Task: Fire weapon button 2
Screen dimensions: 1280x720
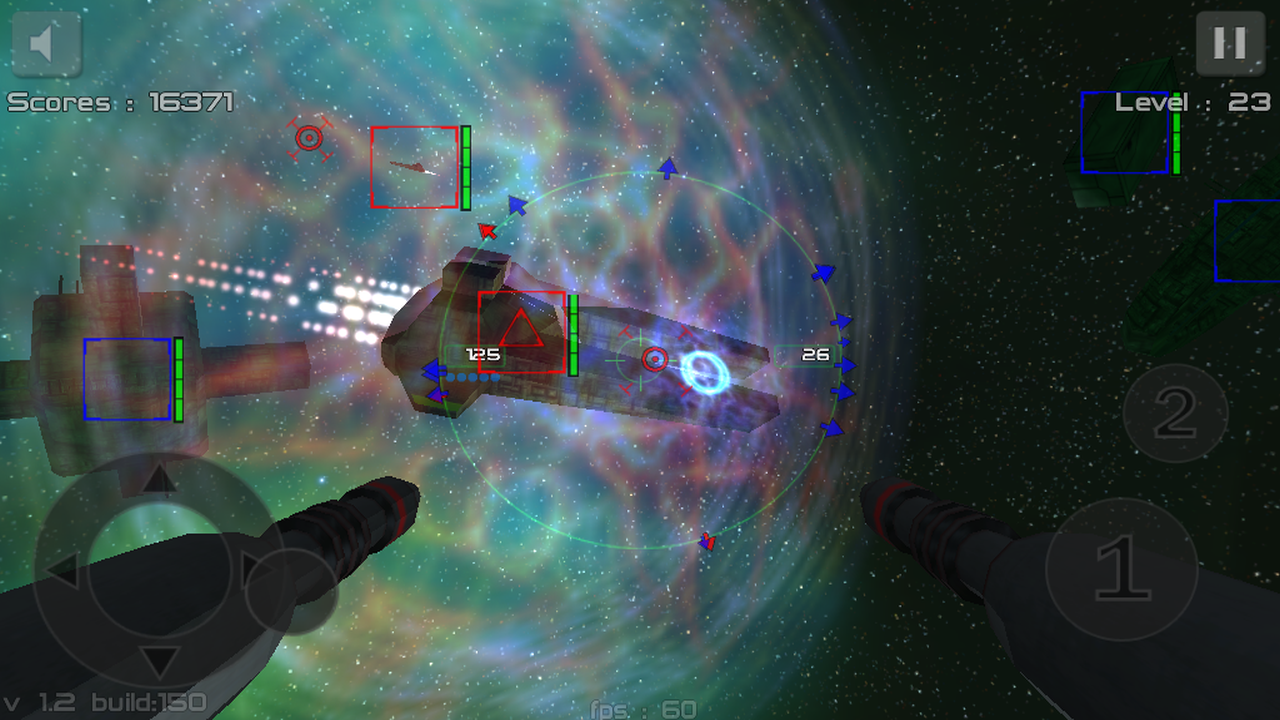Action: click(x=1175, y=412)
